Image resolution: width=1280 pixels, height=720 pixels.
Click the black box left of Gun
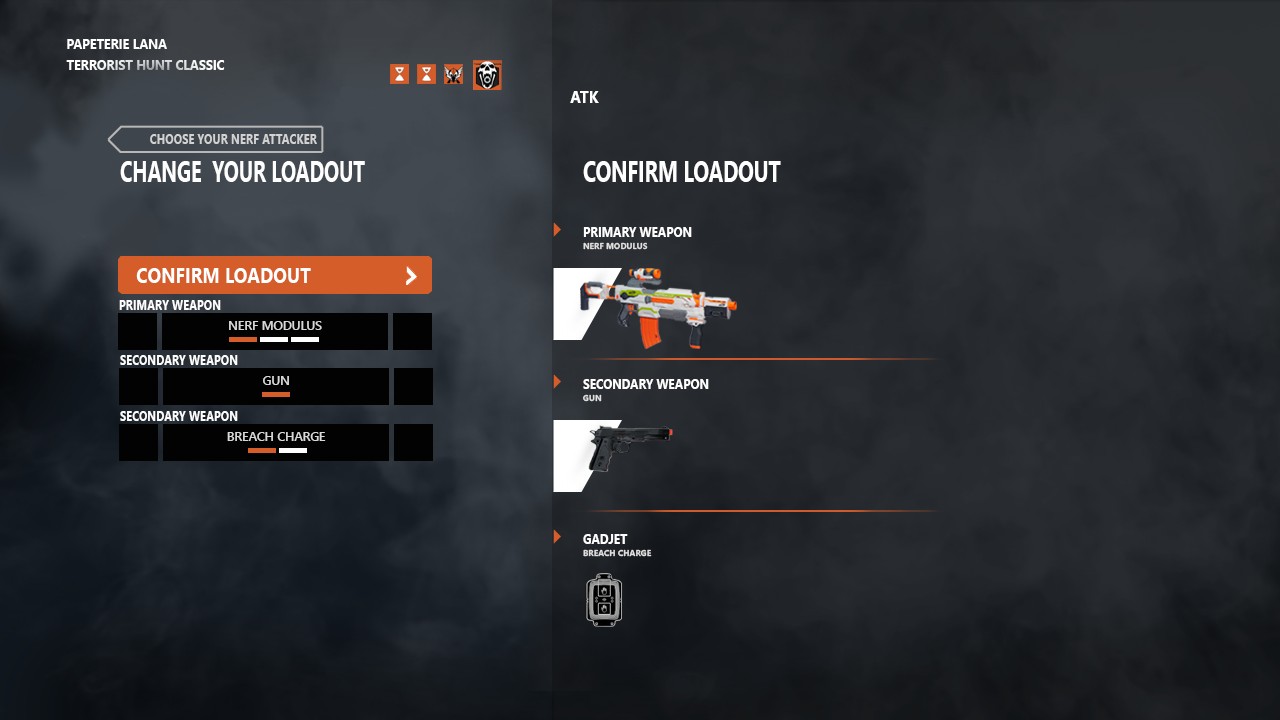point(139,386)
